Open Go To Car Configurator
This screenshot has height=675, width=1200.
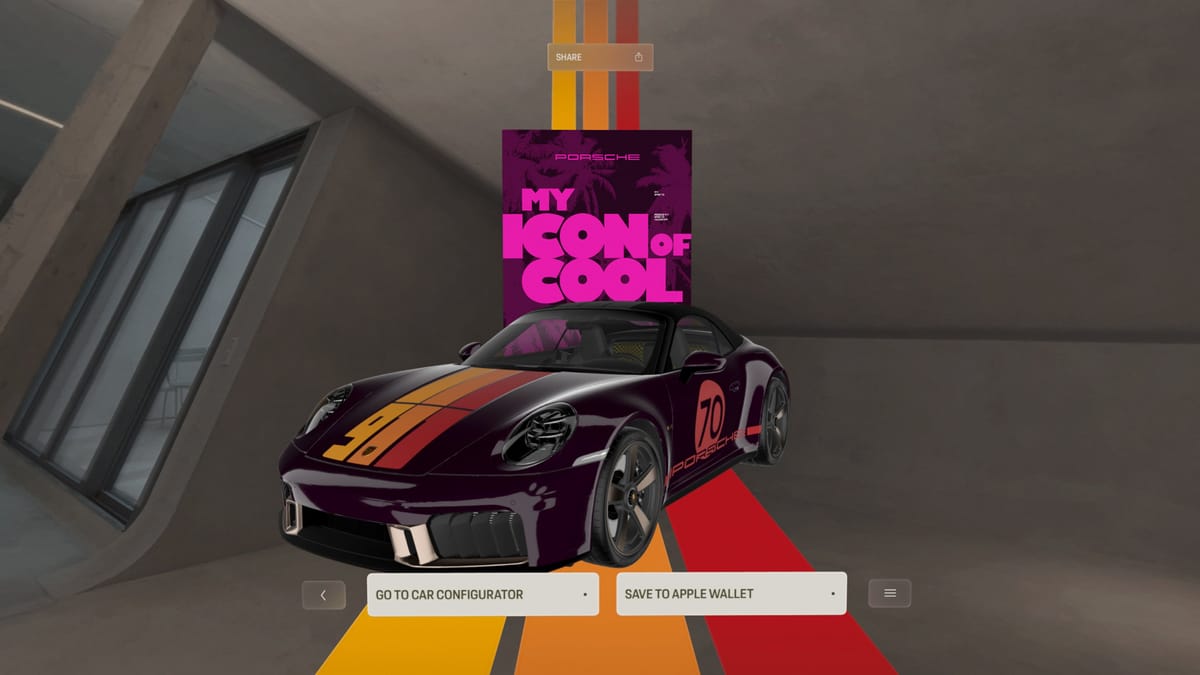pyautogui.click(x=482, y=594)
